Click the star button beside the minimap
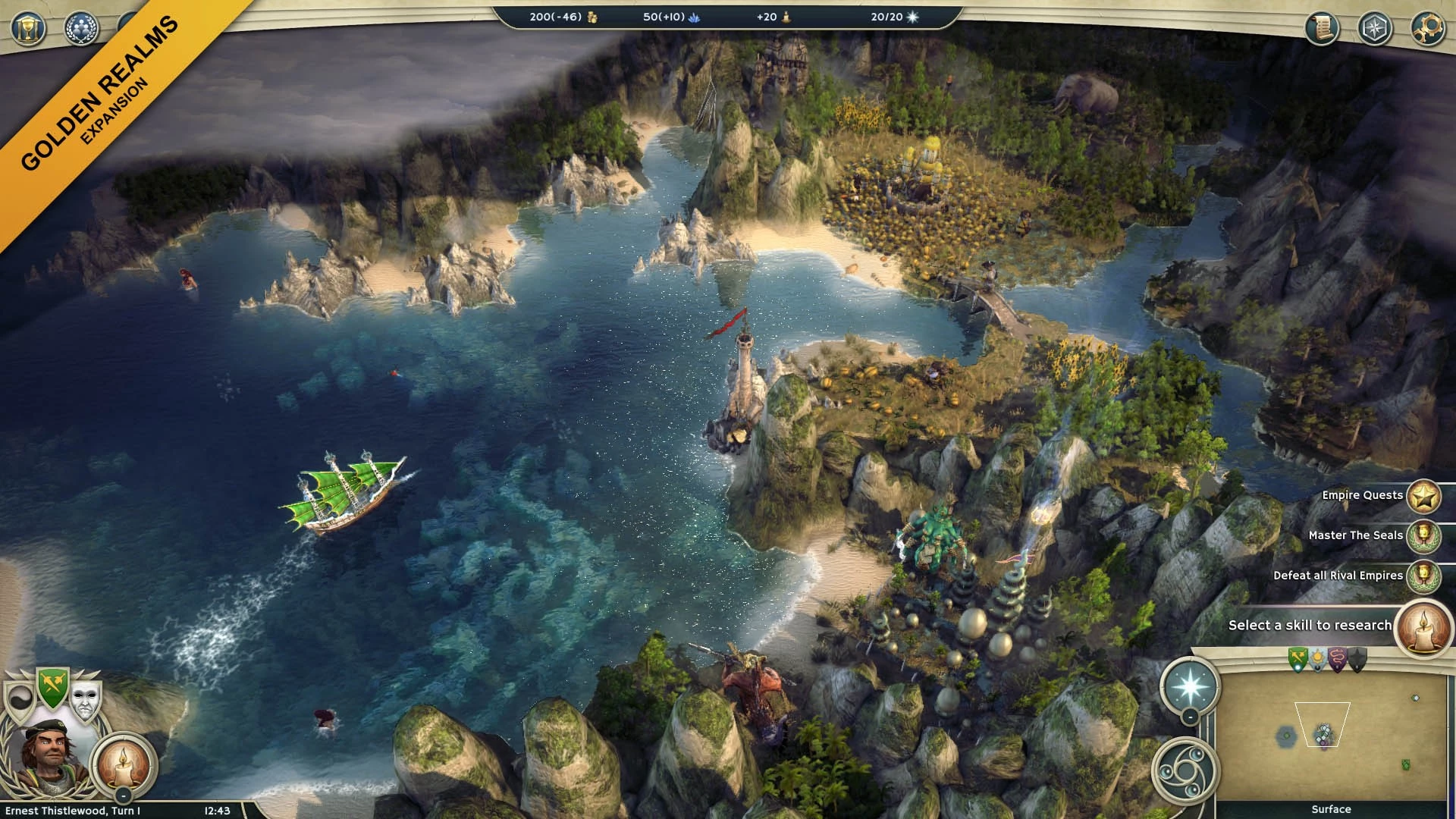The width and height of the screenshot is (1456, 819). (1189, 686)
